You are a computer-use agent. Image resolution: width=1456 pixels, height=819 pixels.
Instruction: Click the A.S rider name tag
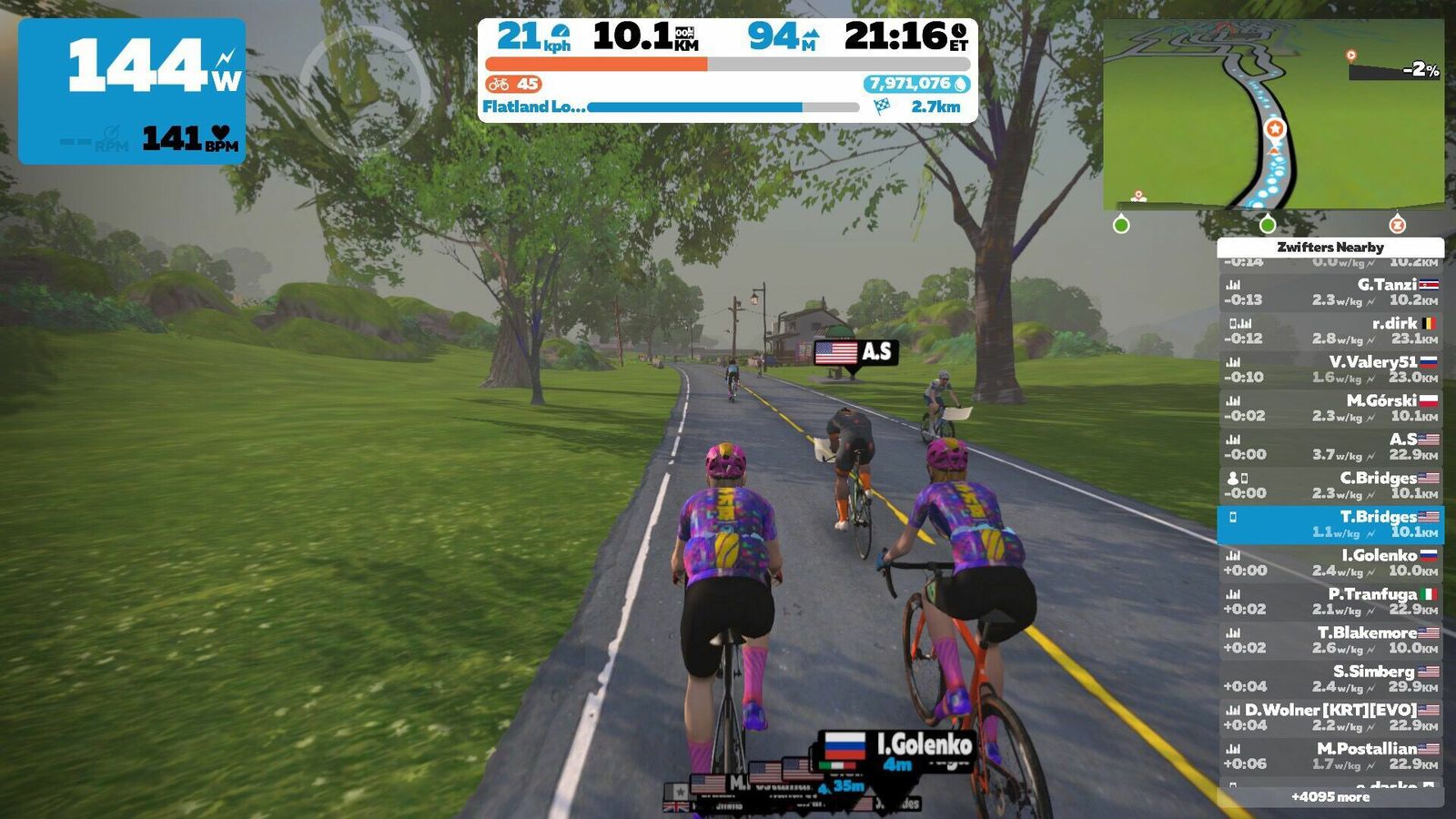(x=855, y=352)
